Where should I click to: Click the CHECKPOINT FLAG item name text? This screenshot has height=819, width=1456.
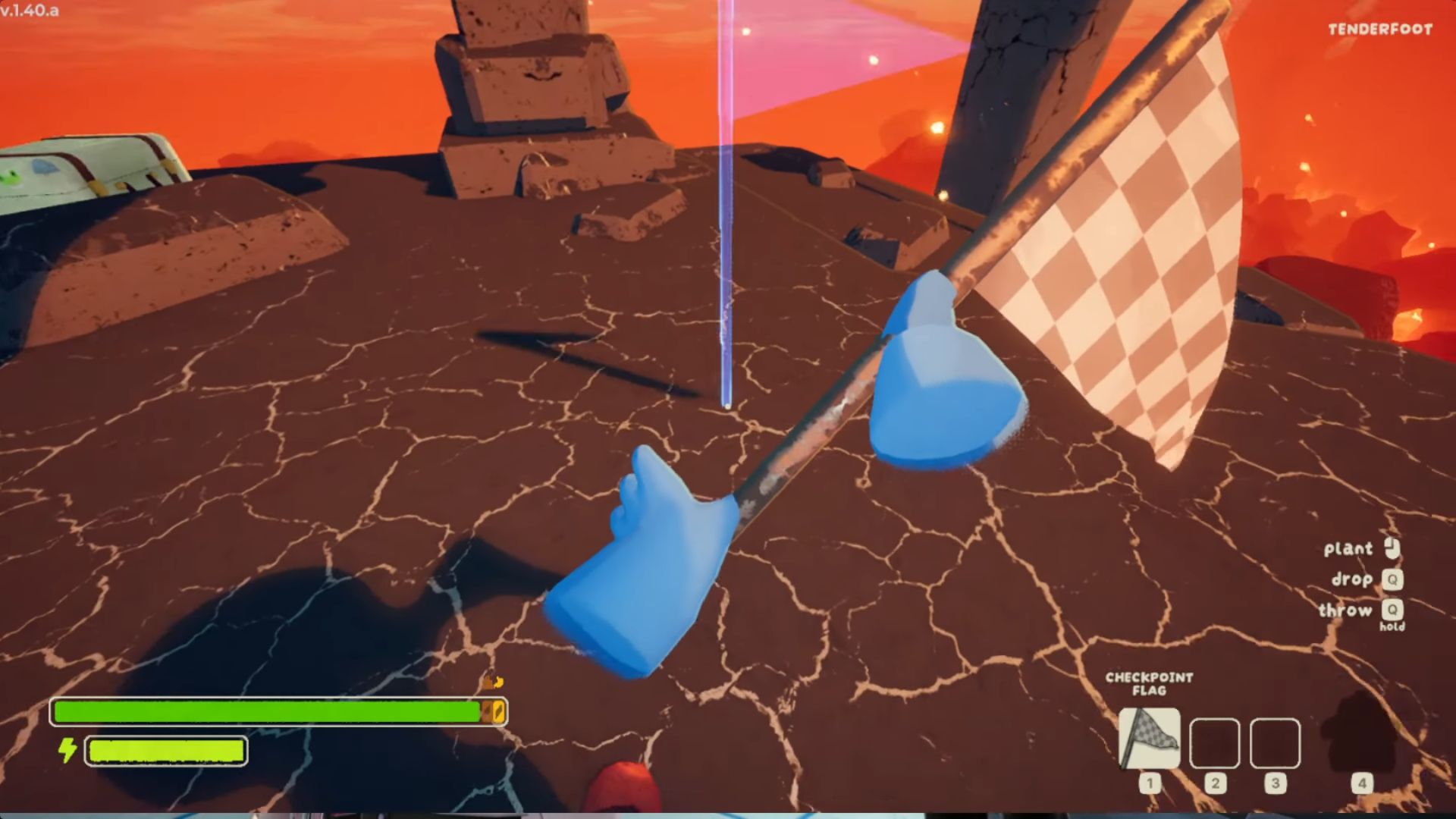1149,684
